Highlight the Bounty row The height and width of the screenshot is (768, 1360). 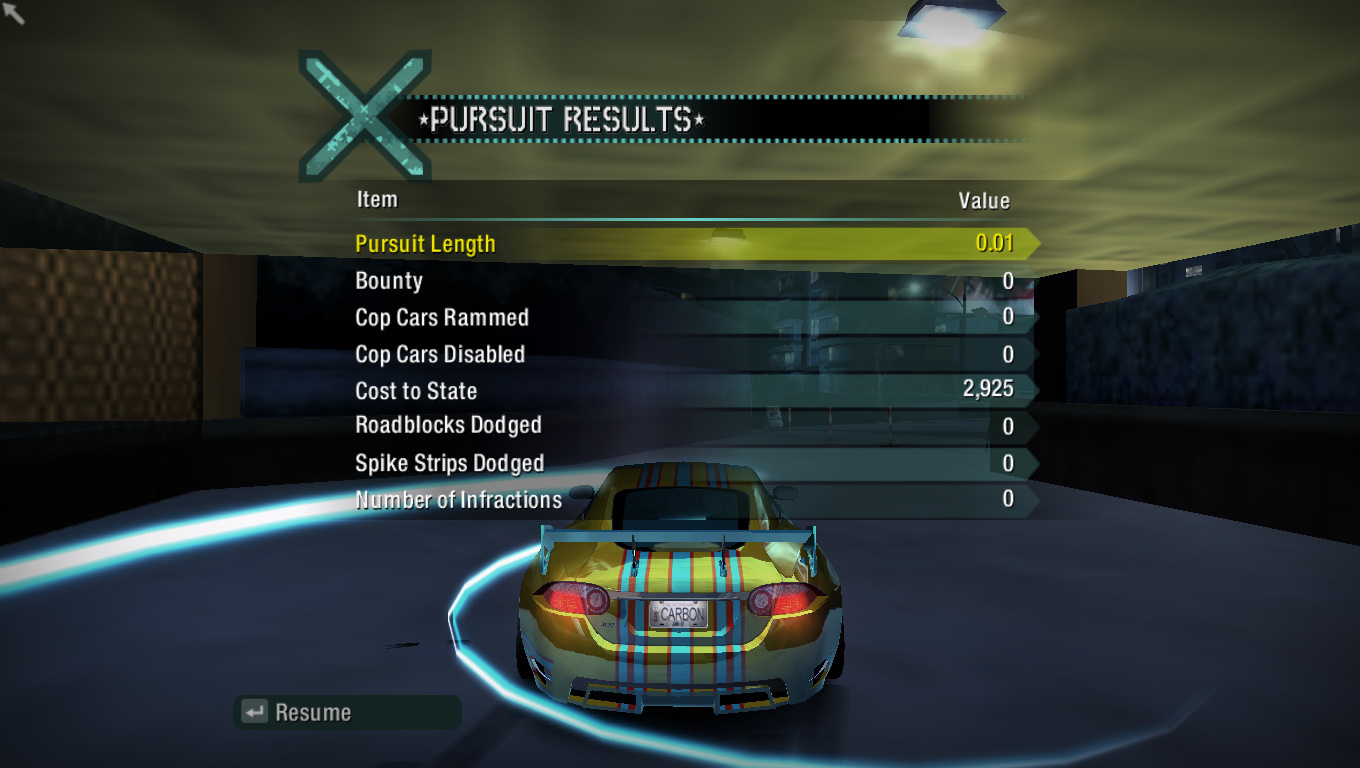pyautogui.click(x=690, y=281)
